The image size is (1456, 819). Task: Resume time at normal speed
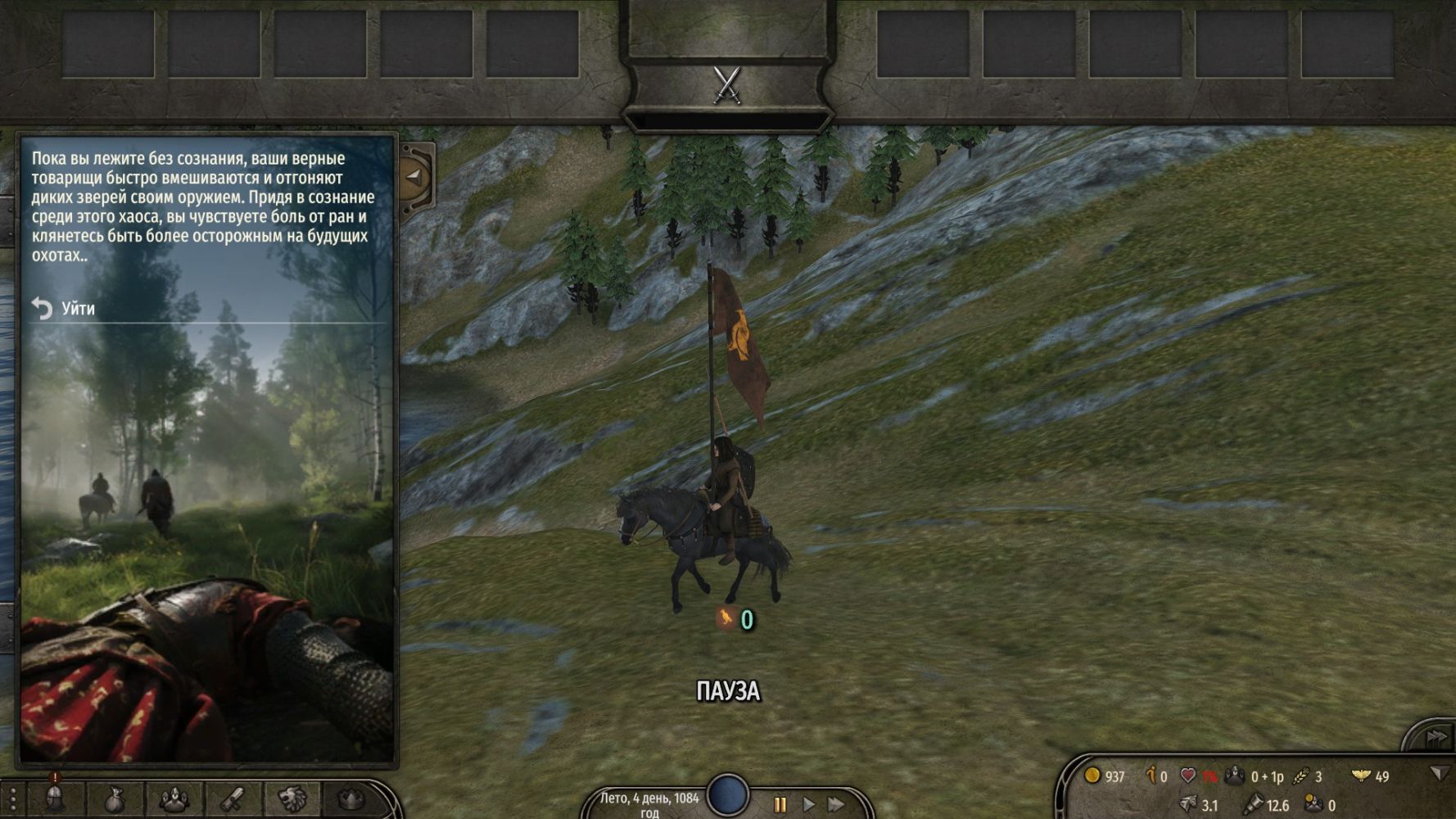click(808, 804)
